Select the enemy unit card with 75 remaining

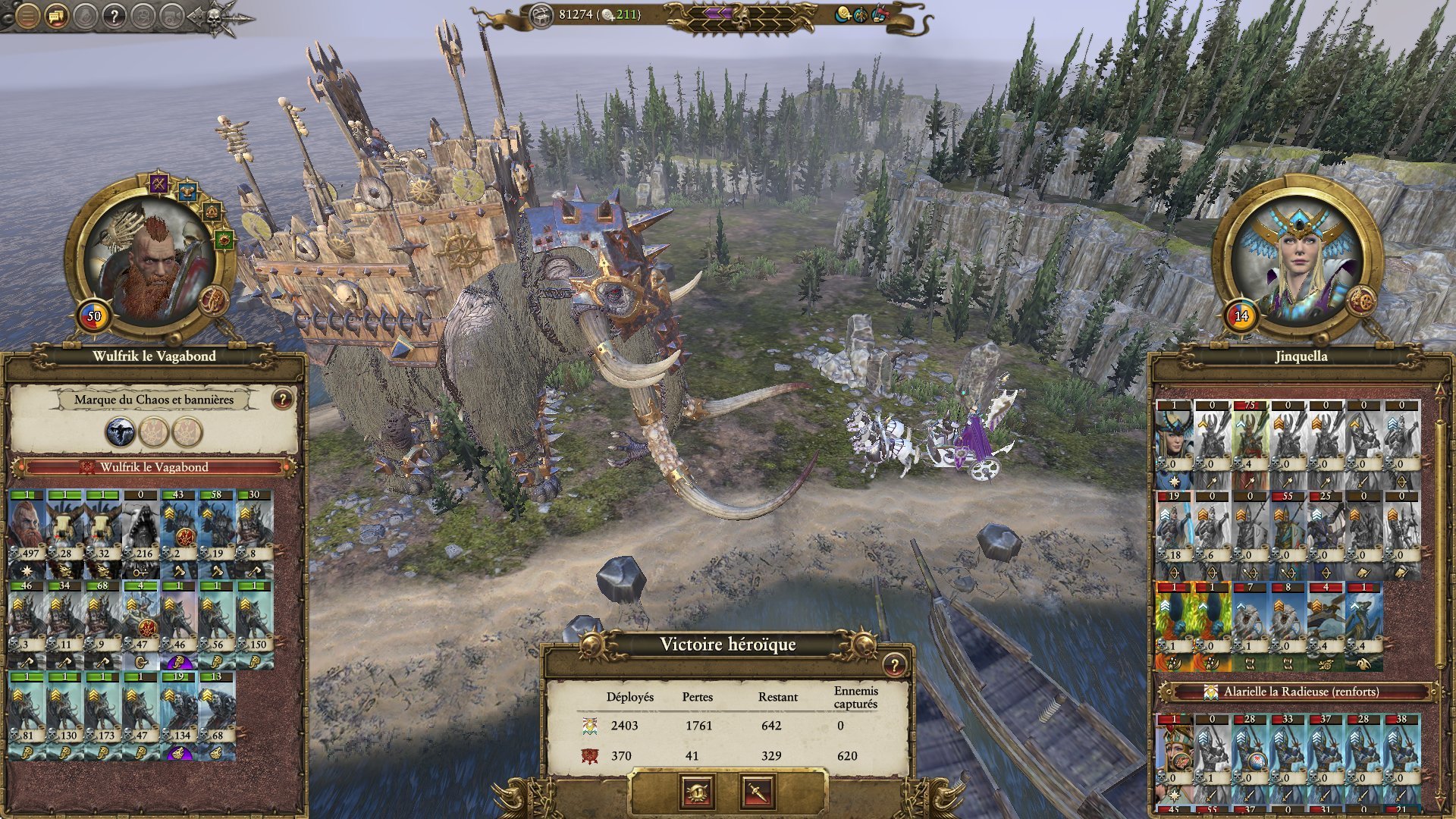(1250, 444)
